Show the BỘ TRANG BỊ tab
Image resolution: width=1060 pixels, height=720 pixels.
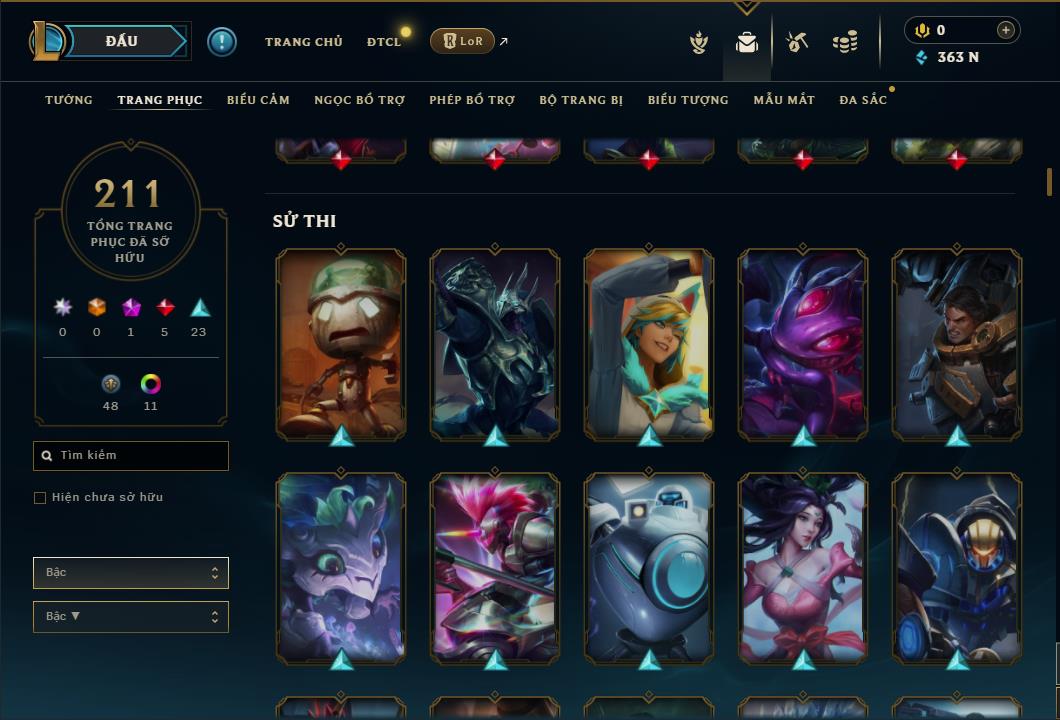(581, 100)
